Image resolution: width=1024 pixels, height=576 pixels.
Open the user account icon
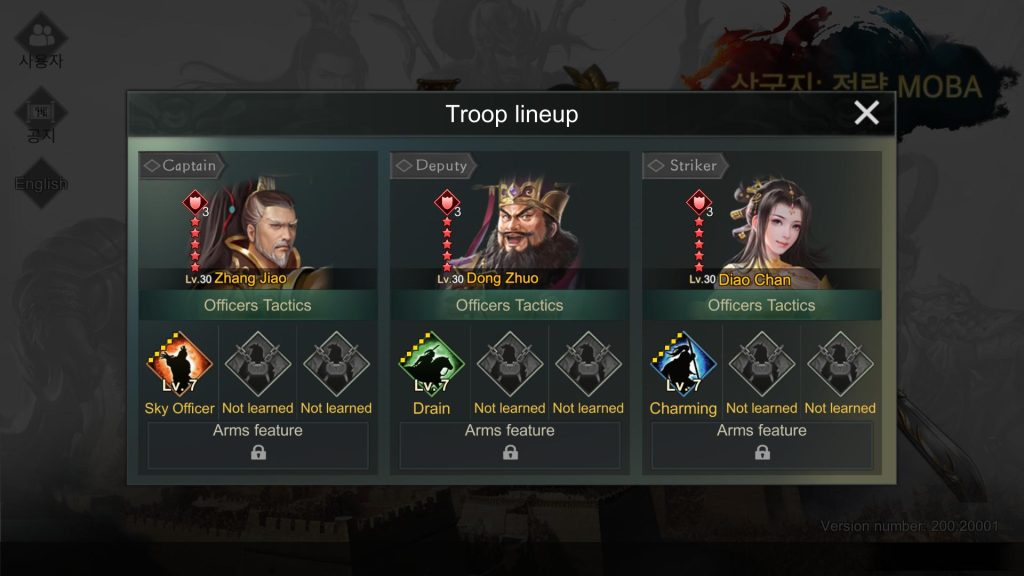pyautogui.click(x=41, y=40)
